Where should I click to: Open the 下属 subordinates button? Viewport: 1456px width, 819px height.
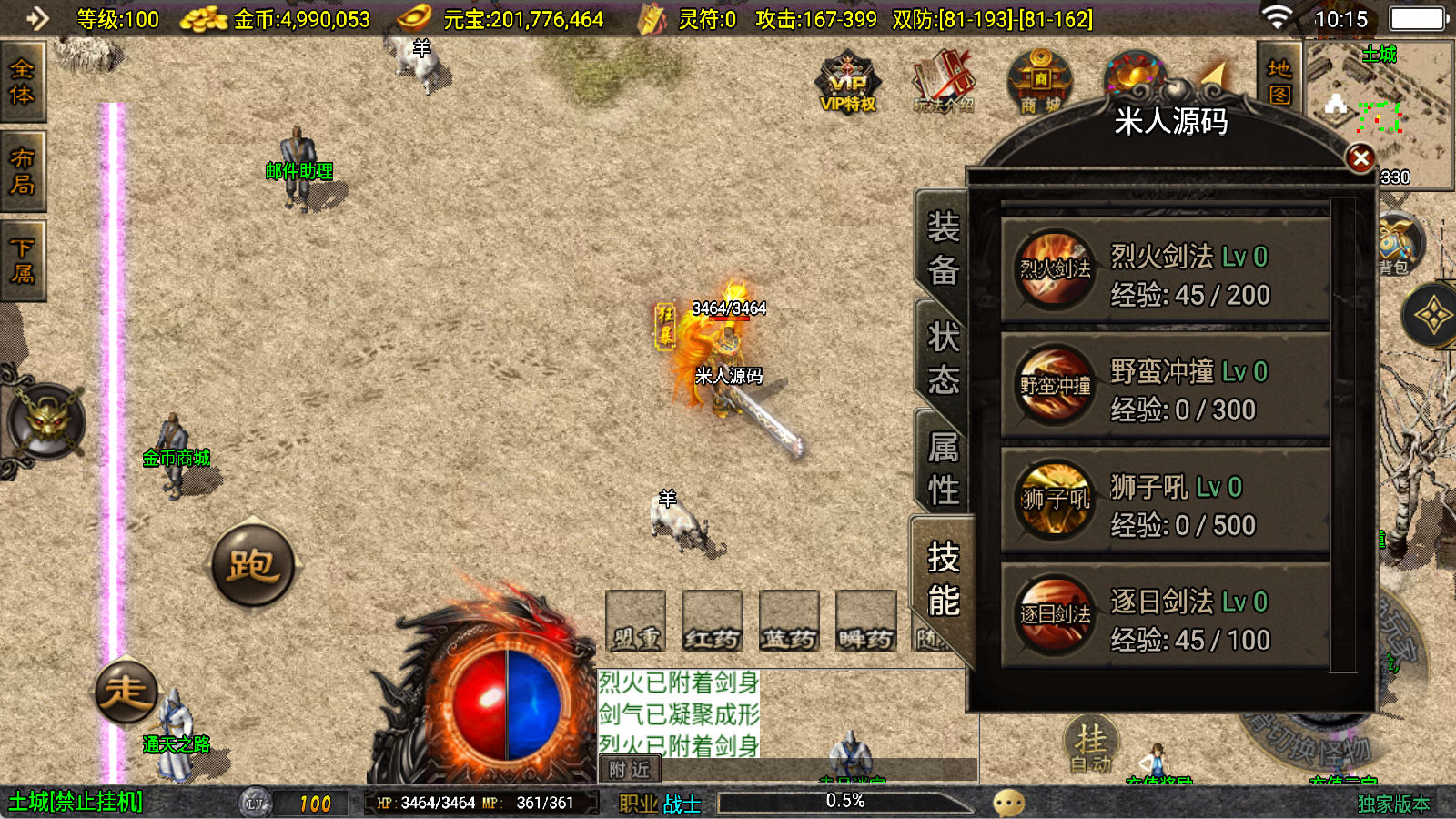click(x=22, y=260)
